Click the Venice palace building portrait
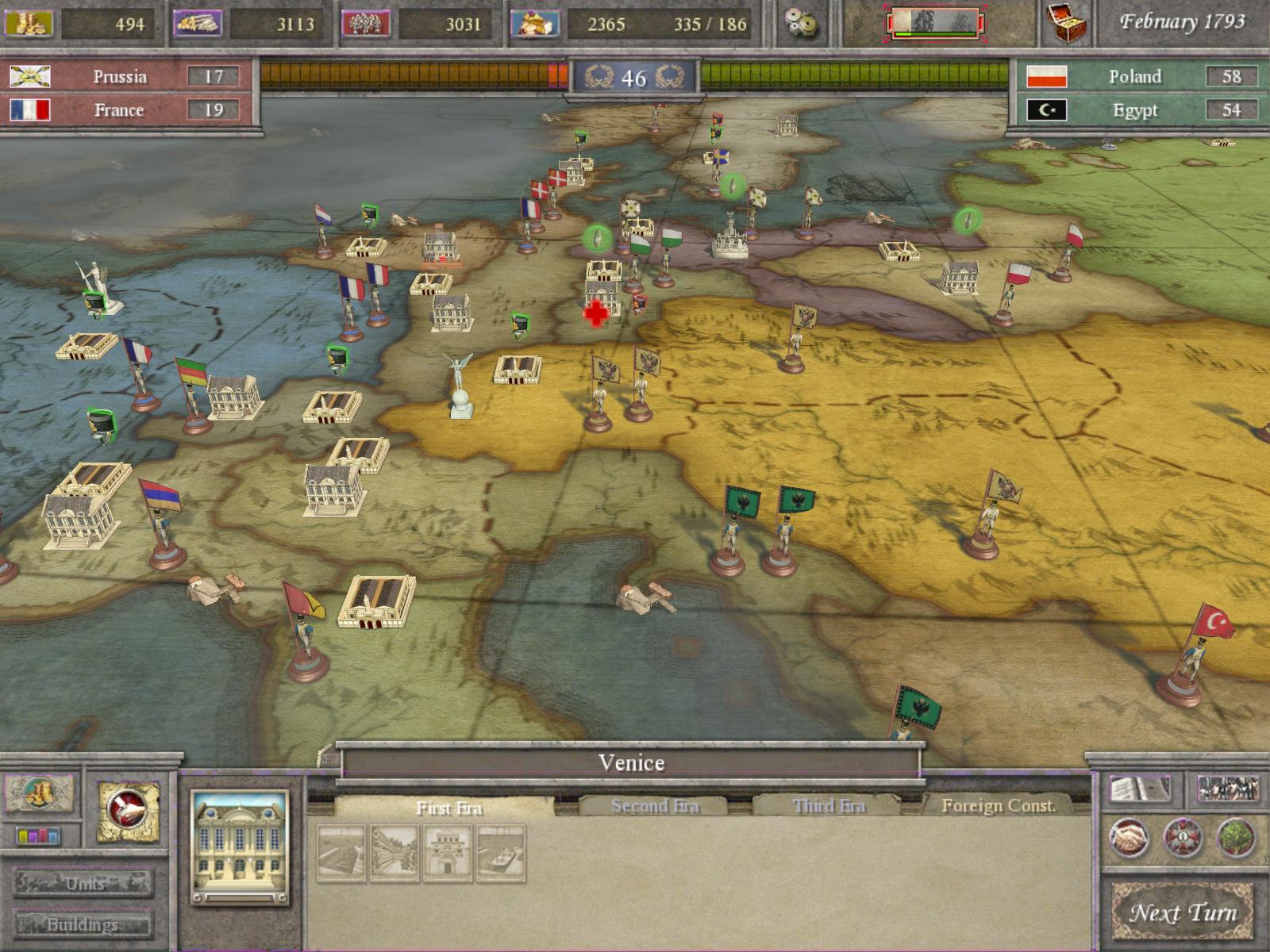1270x952 pixels. tap(239, 846)
